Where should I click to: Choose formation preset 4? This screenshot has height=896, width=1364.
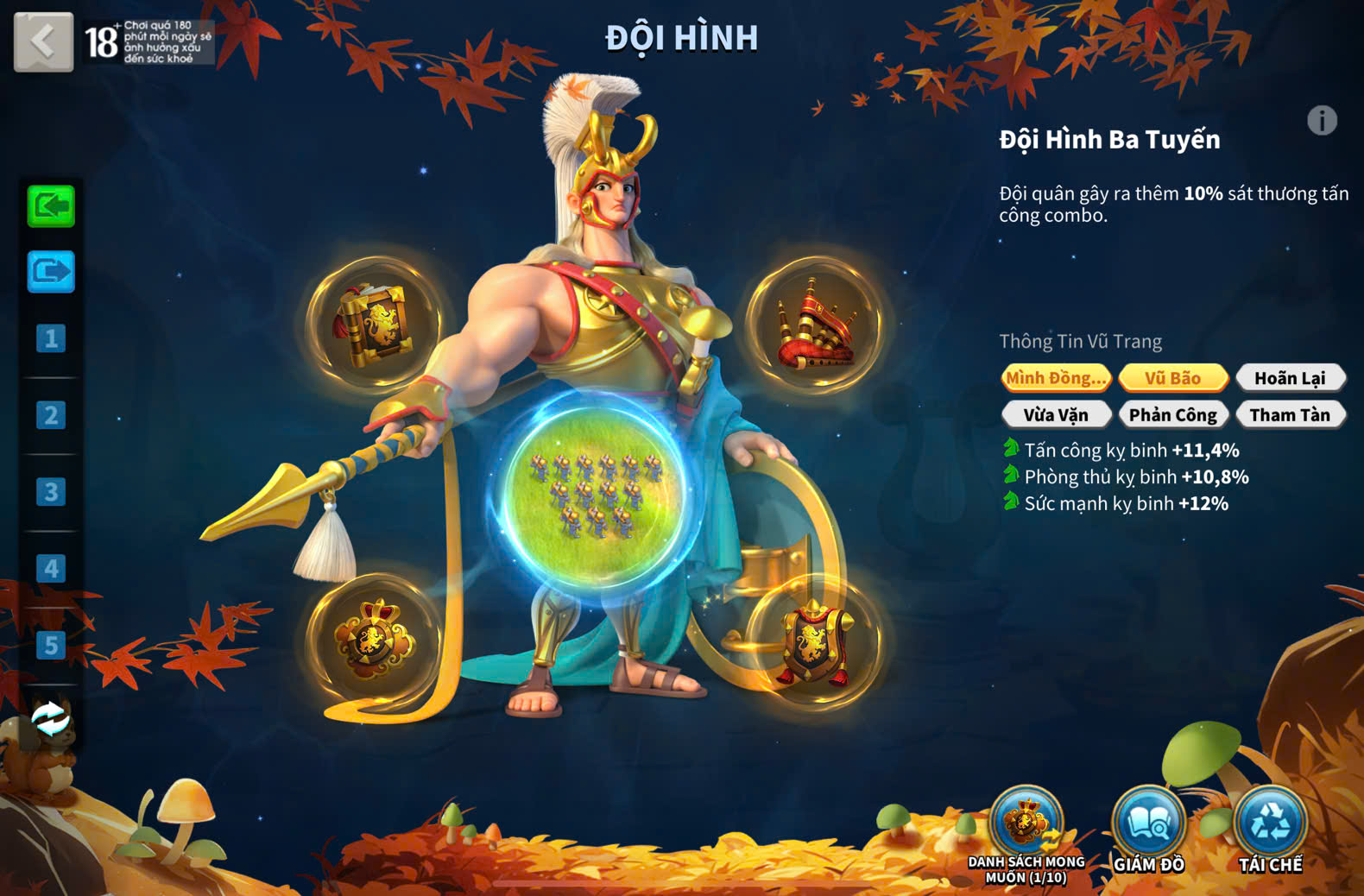pyautogui.click(x=51, y=569)
